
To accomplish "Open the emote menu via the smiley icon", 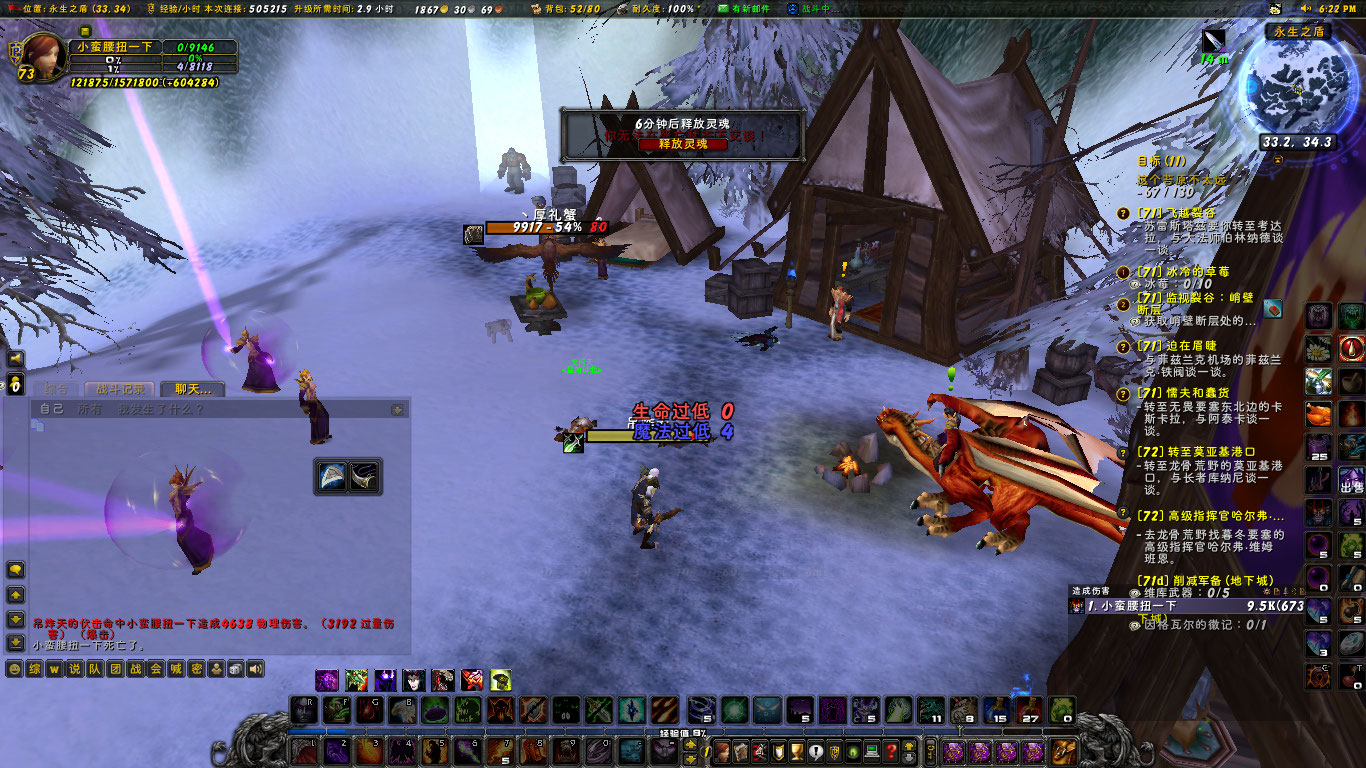I will click(15, 667).
